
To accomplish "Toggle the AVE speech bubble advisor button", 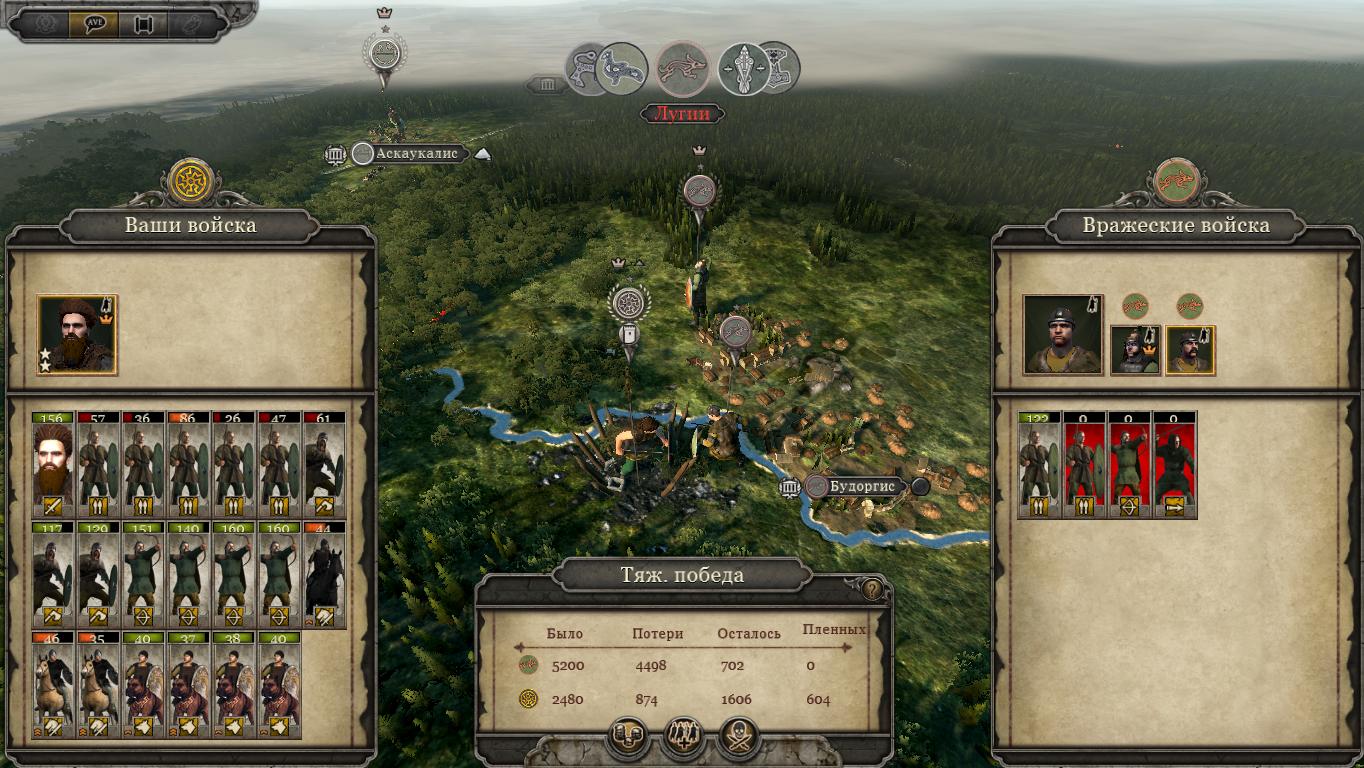I will [95, 24].
